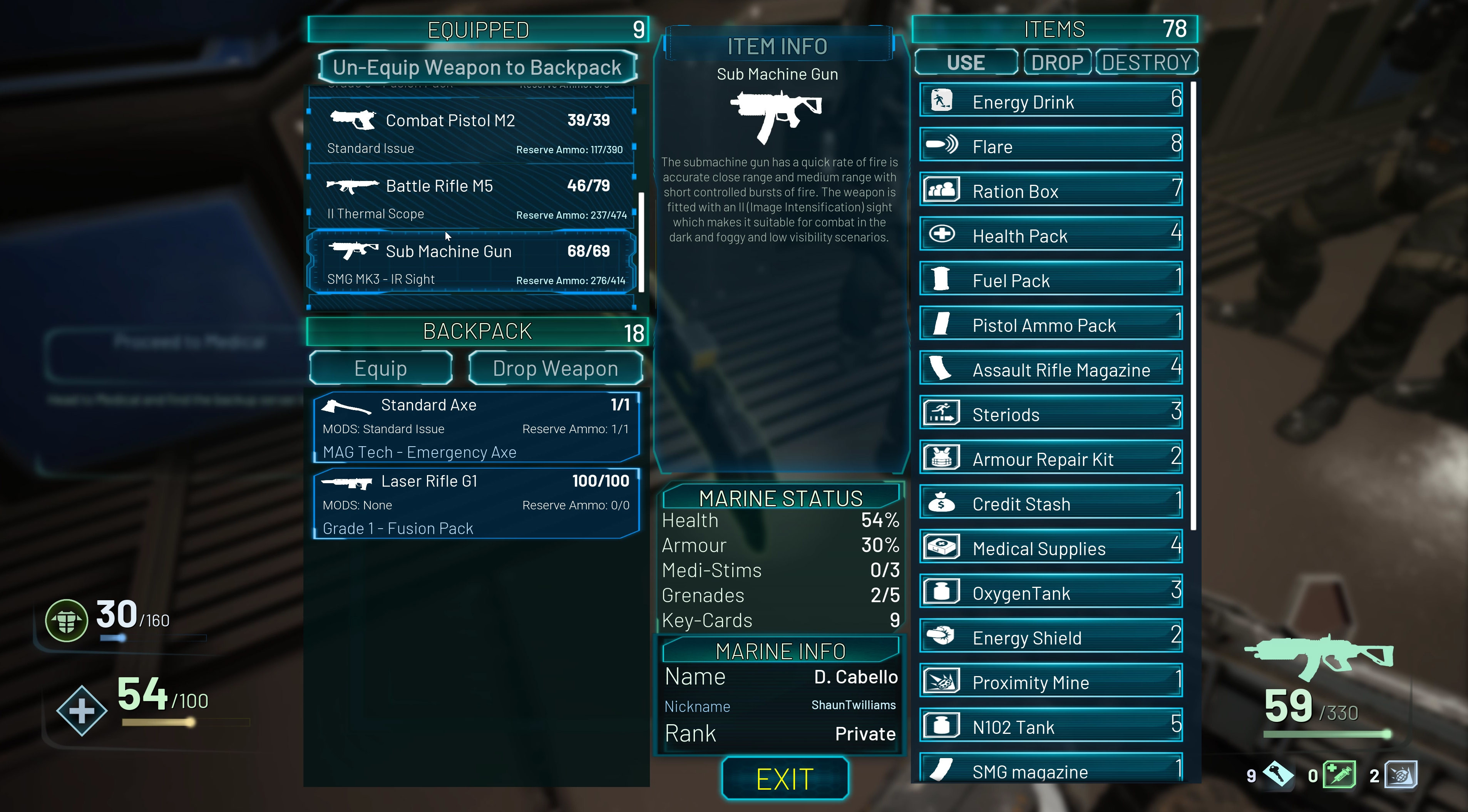Click the Proximity Mine icon
The image size is (1468, 812).
click(x=942, y=680)
